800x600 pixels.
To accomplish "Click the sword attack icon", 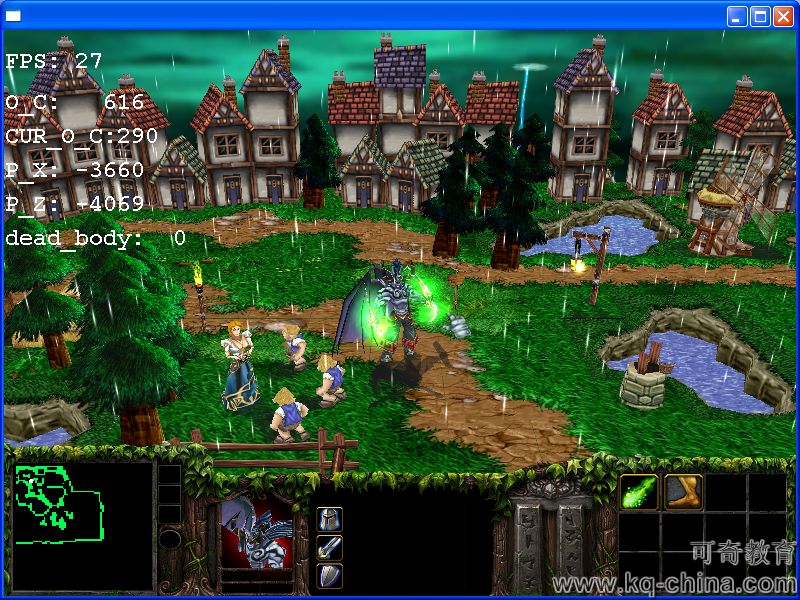I will pyautogui.click(x=330, y=547).
